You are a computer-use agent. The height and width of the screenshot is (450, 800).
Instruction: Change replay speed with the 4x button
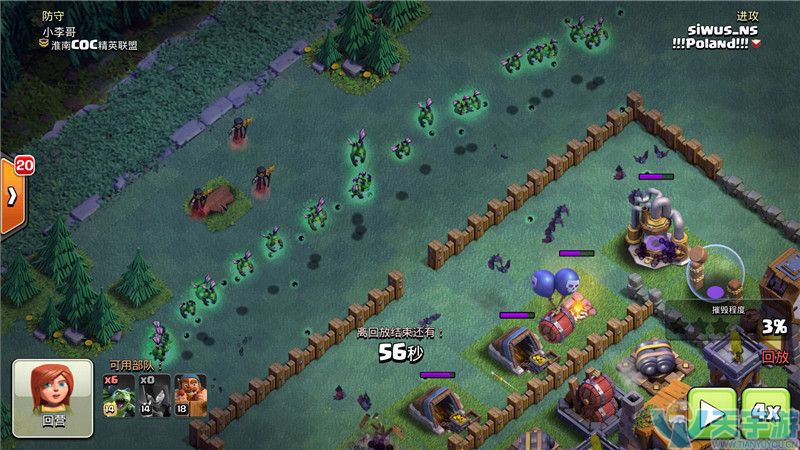point(766,412)
